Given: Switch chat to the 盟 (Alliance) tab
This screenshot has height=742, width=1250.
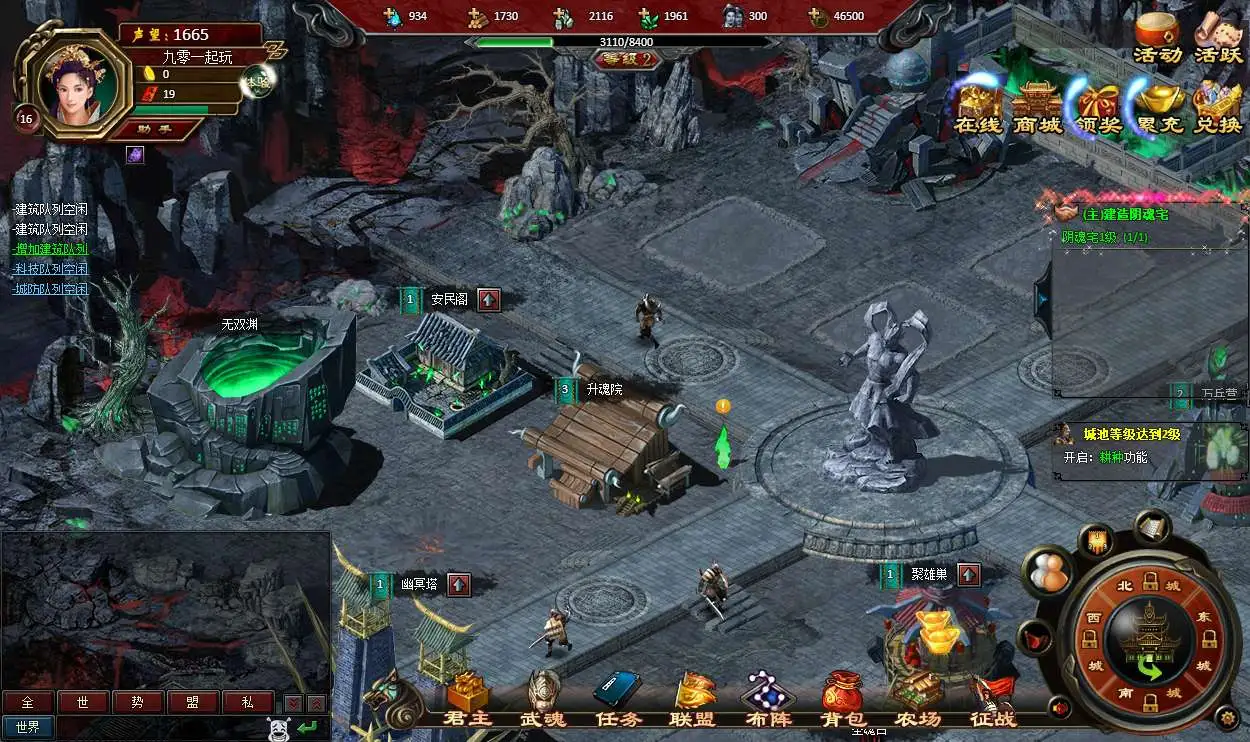Looking at the screenshot, I should 193,702.
